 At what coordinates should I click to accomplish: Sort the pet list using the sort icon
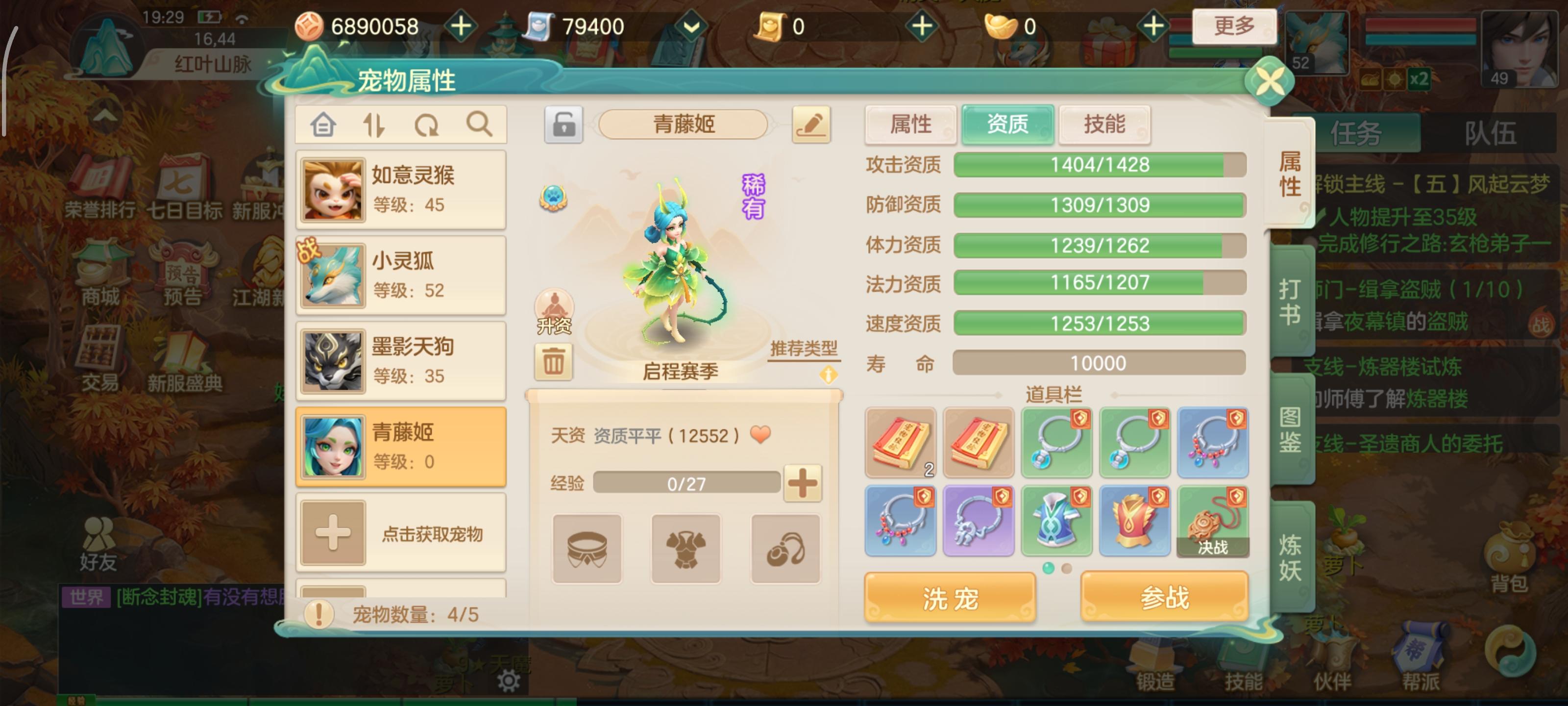[x=375, y=125]
